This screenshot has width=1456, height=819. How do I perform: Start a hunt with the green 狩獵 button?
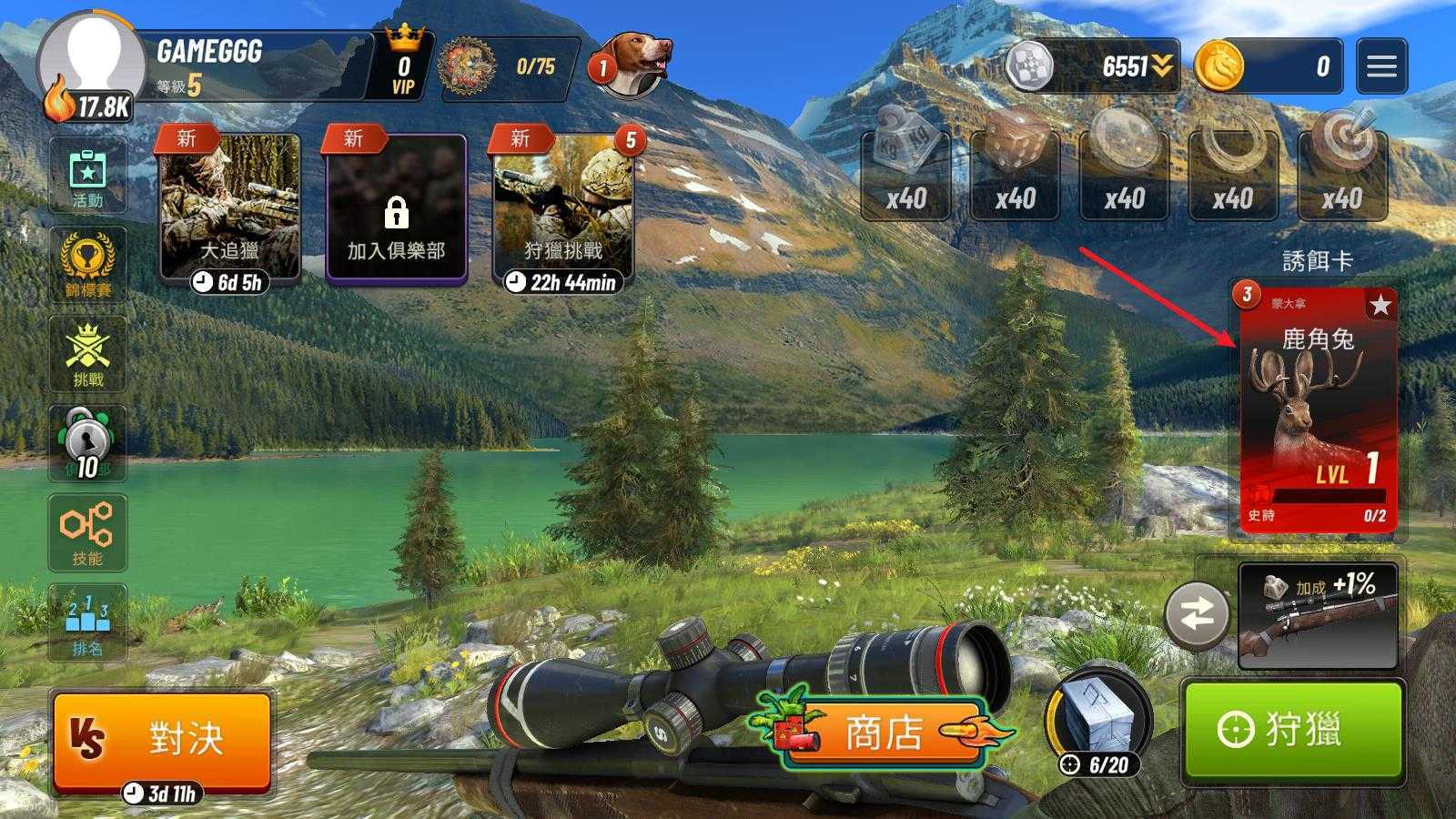click(1291, 730)
